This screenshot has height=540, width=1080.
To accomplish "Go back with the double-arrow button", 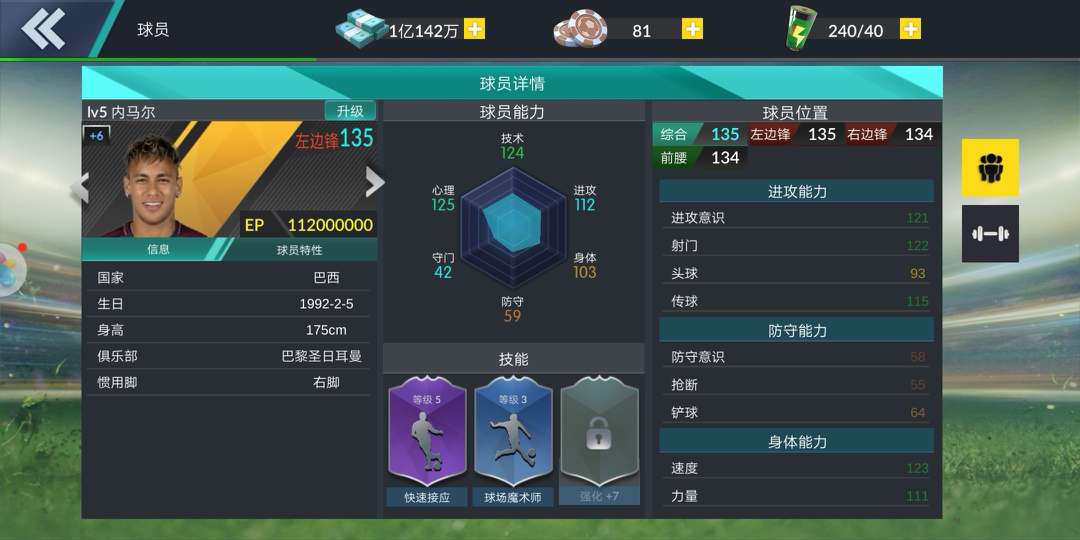I will point(43,29).
